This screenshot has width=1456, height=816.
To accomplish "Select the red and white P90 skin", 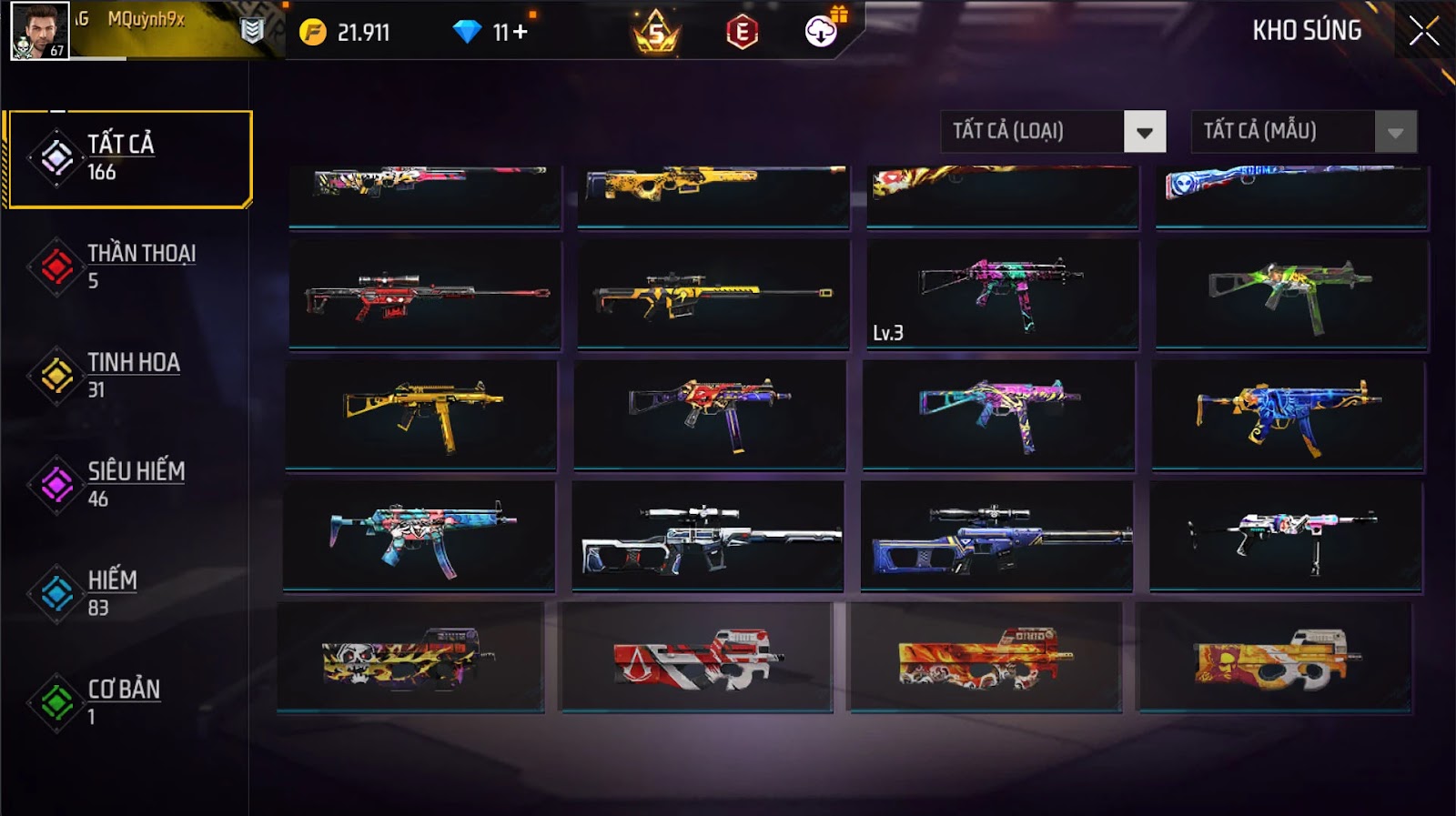I will 696,657.
